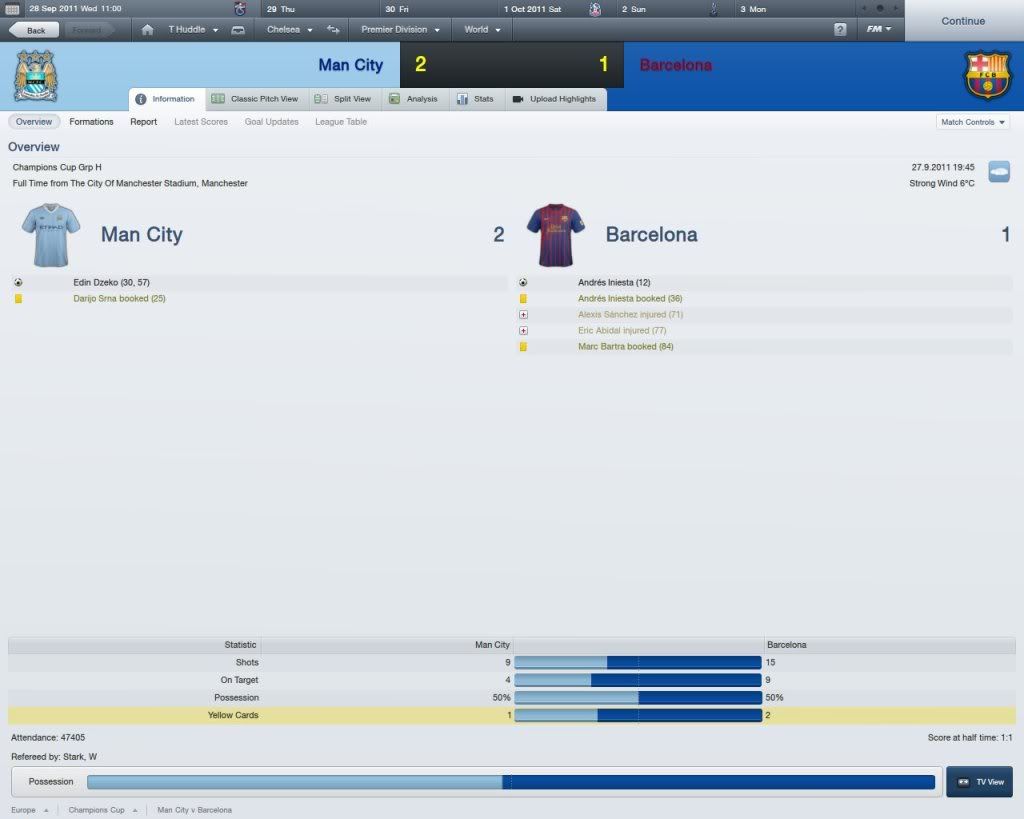This screenshot has width=1024, height=819.
Task: View the Formations sub-tab
Action: tap(92, 122)
